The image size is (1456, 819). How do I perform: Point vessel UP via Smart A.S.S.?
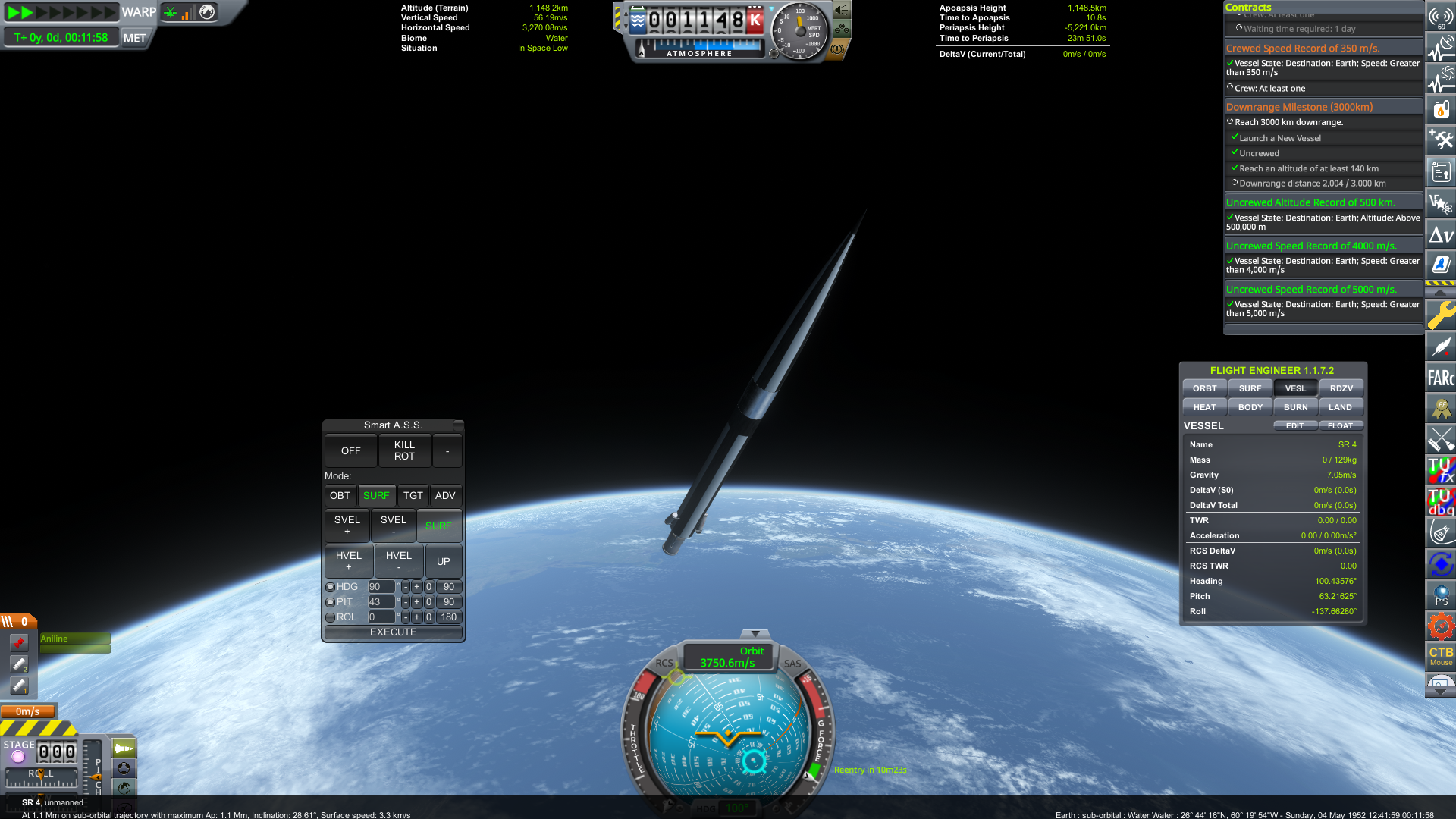tap(444, 561)
